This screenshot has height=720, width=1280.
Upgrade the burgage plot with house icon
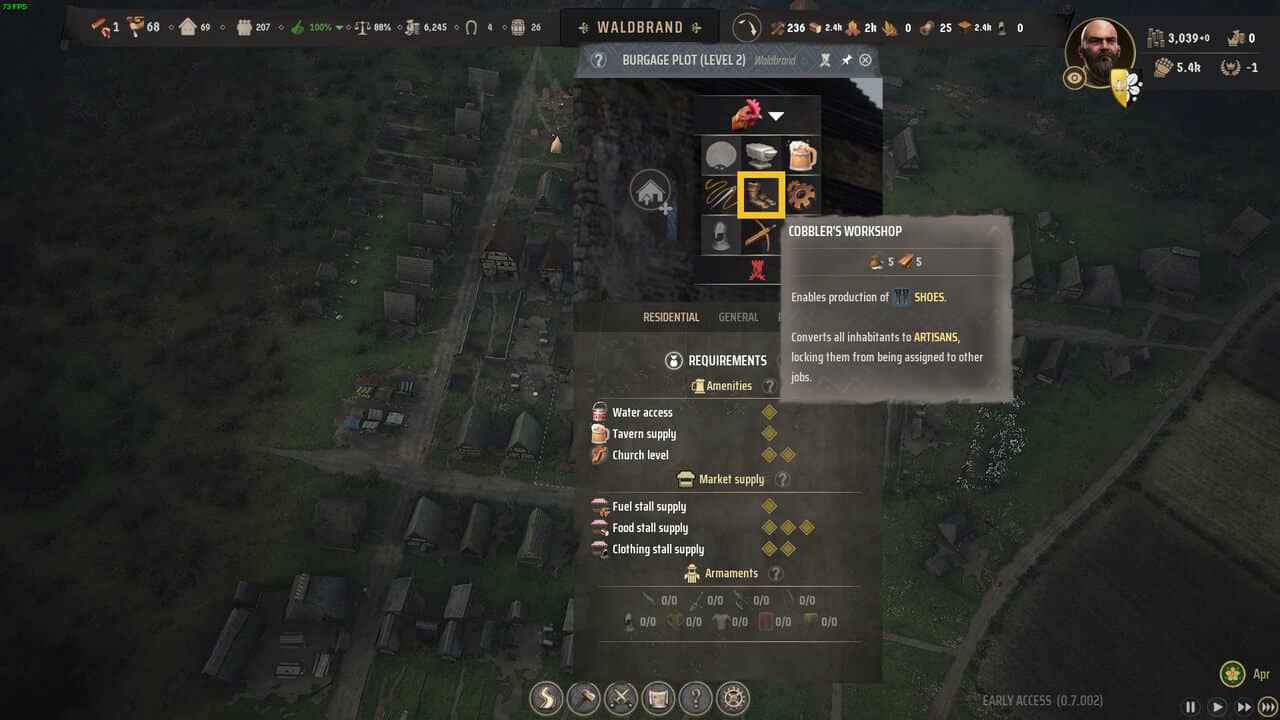(650, 192)
